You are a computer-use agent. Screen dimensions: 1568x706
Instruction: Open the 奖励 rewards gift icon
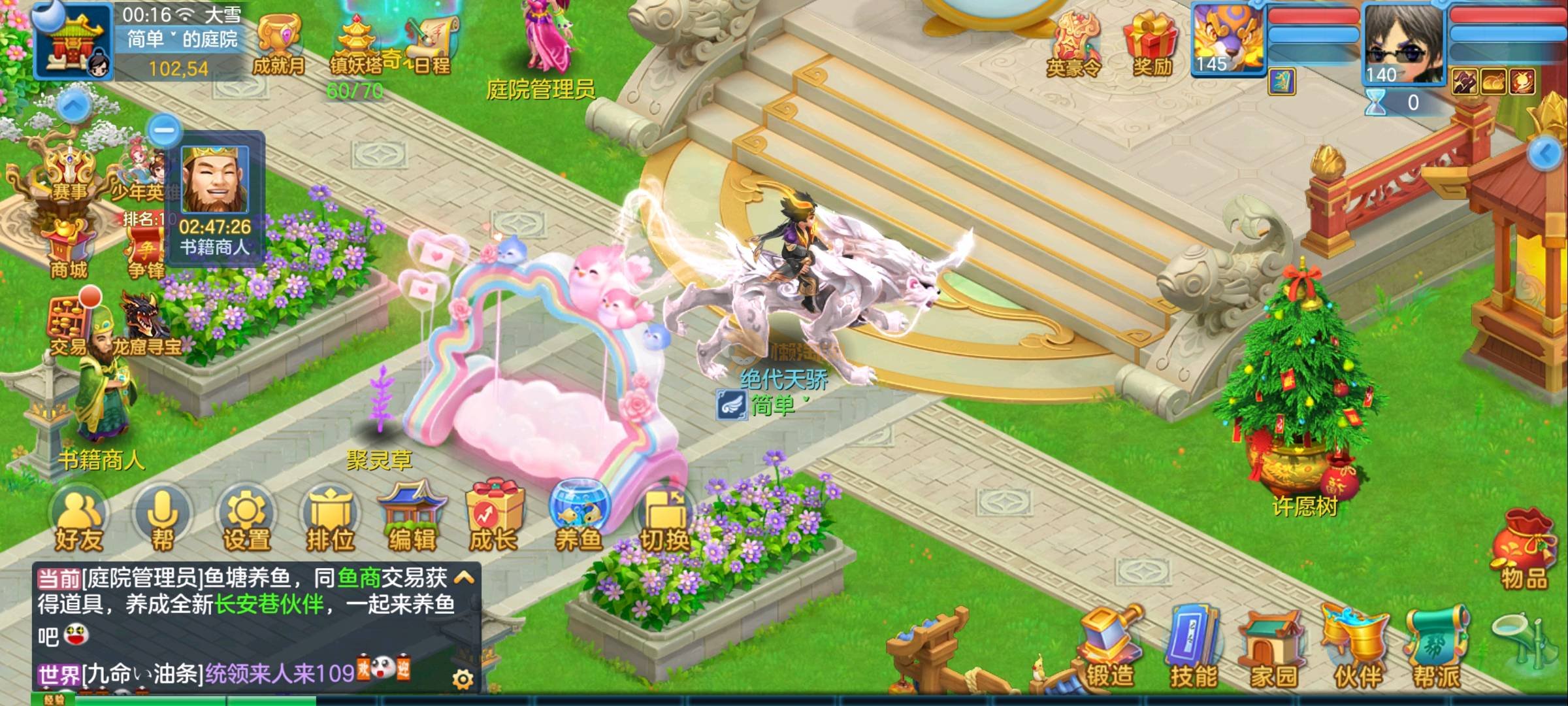tap(1151, 43)
